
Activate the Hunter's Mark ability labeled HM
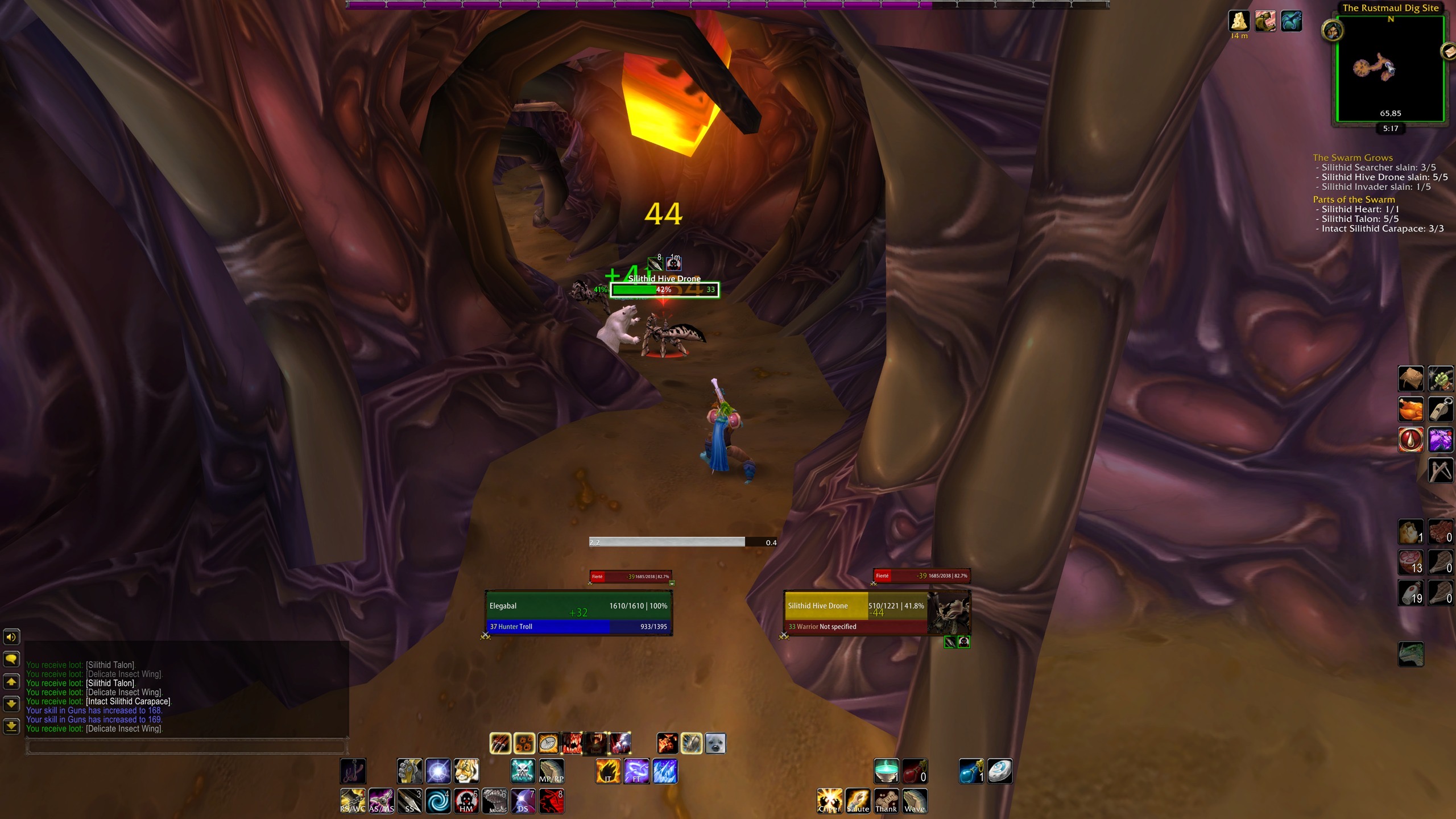pos(466,801)
